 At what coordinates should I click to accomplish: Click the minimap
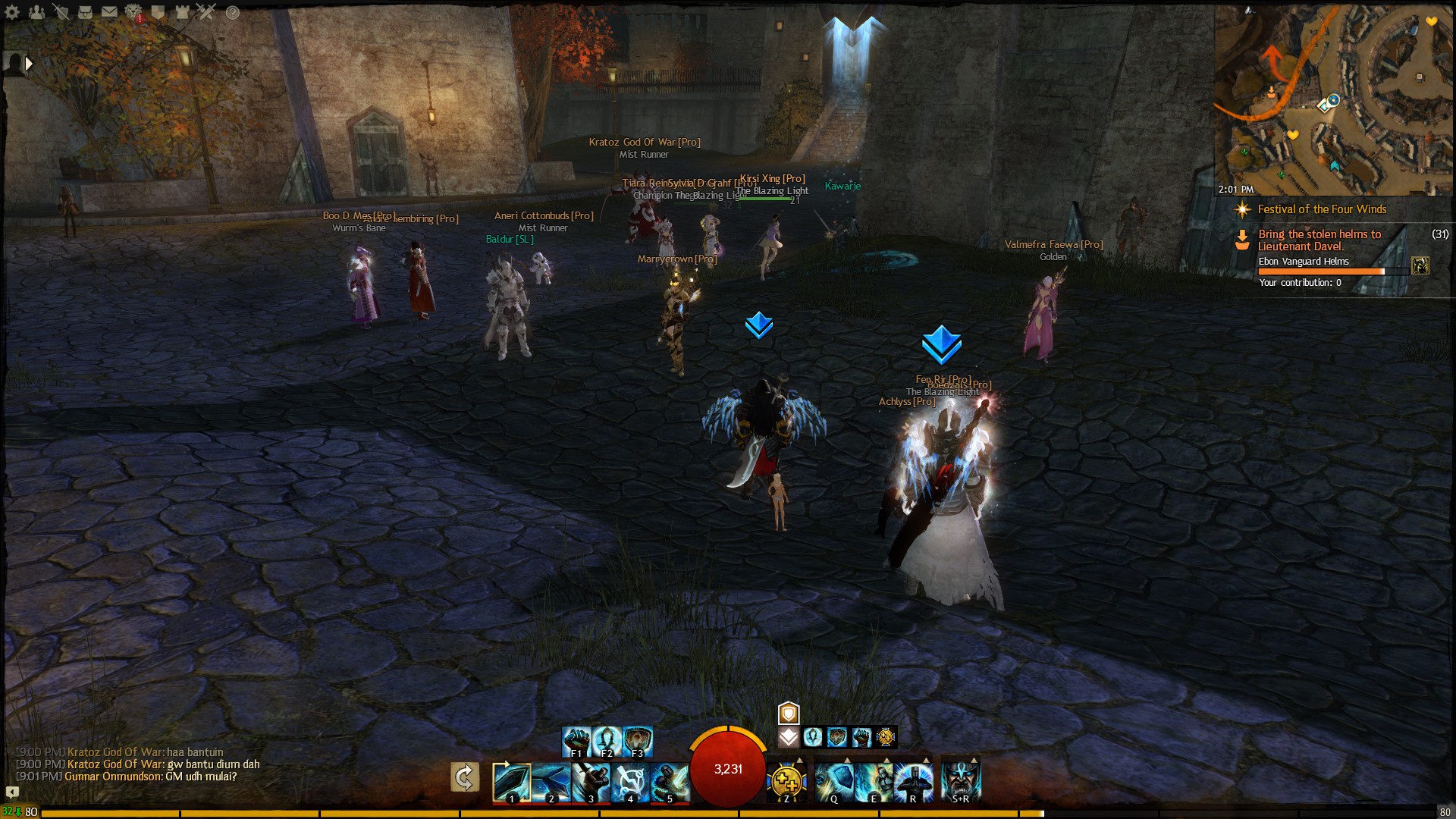pos(1333,99)
